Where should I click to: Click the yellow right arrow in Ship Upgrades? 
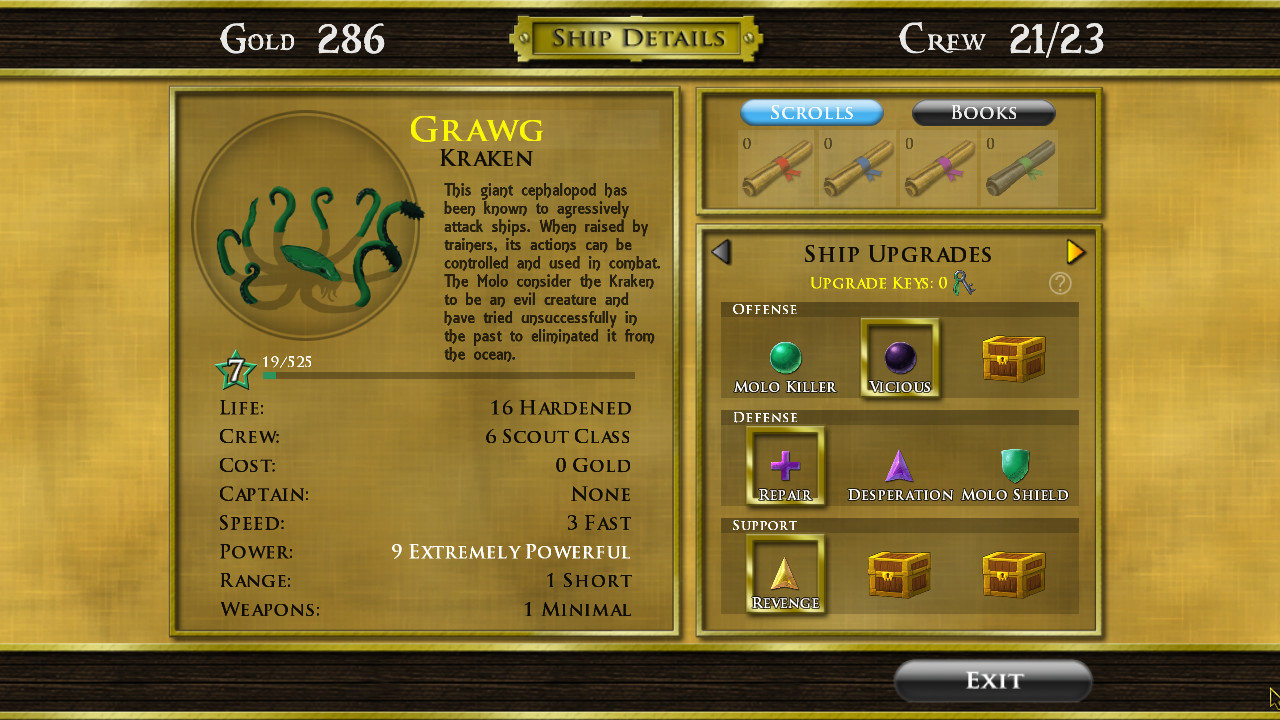pos(1076,252)
